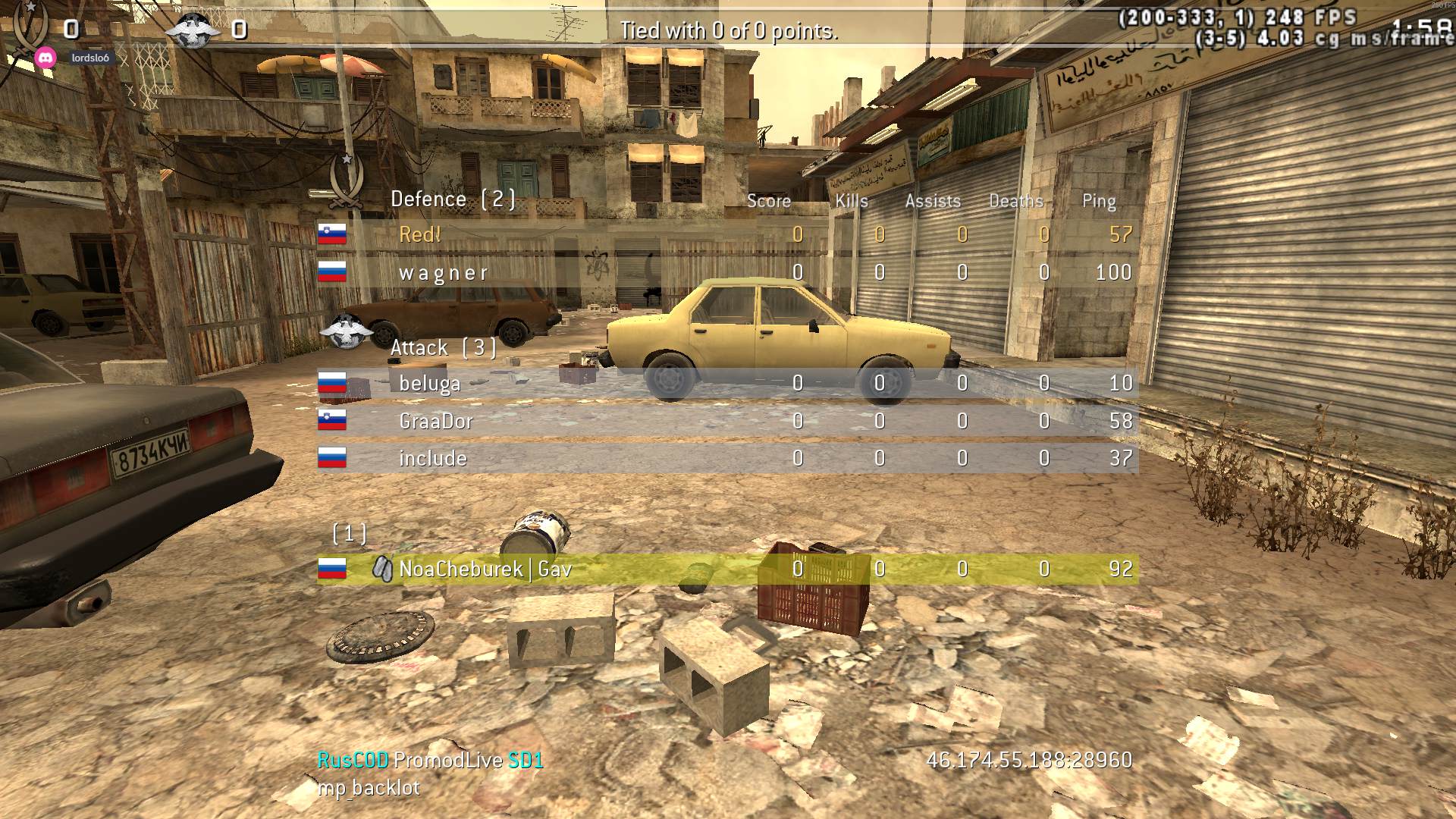Choose beluga from the Attack team
The image size is (1456, 819).
[x=429, y=383]
